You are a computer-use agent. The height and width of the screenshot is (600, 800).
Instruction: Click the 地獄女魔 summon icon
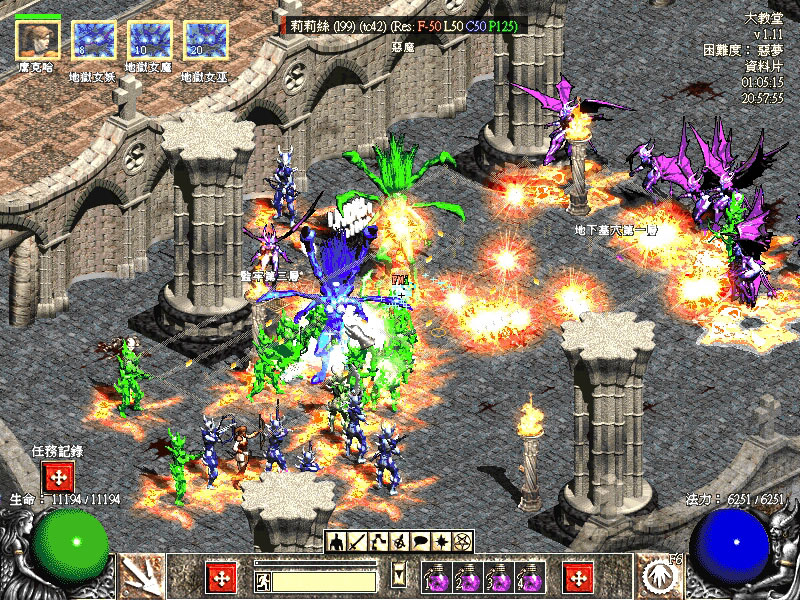pyautogui.click(x=149, y=41)
